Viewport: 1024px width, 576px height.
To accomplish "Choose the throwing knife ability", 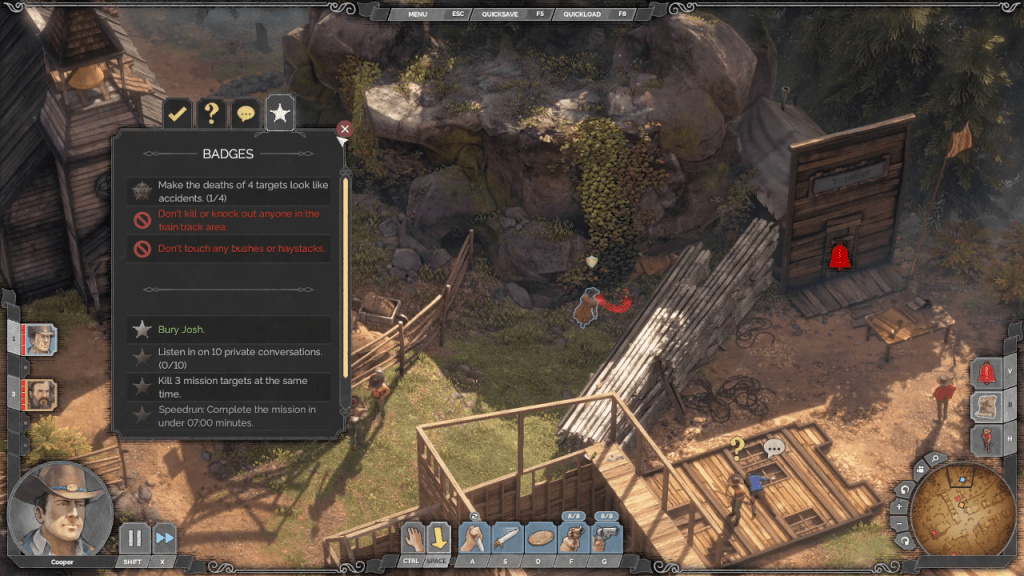I will [x=507, y=538].
